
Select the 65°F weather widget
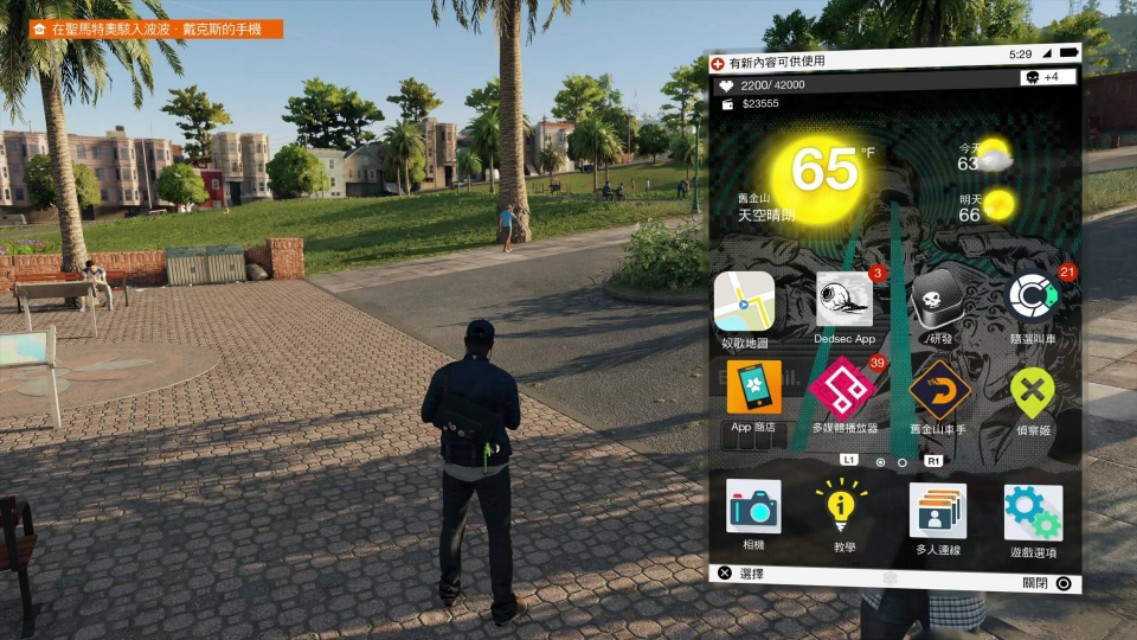[826, 170]
